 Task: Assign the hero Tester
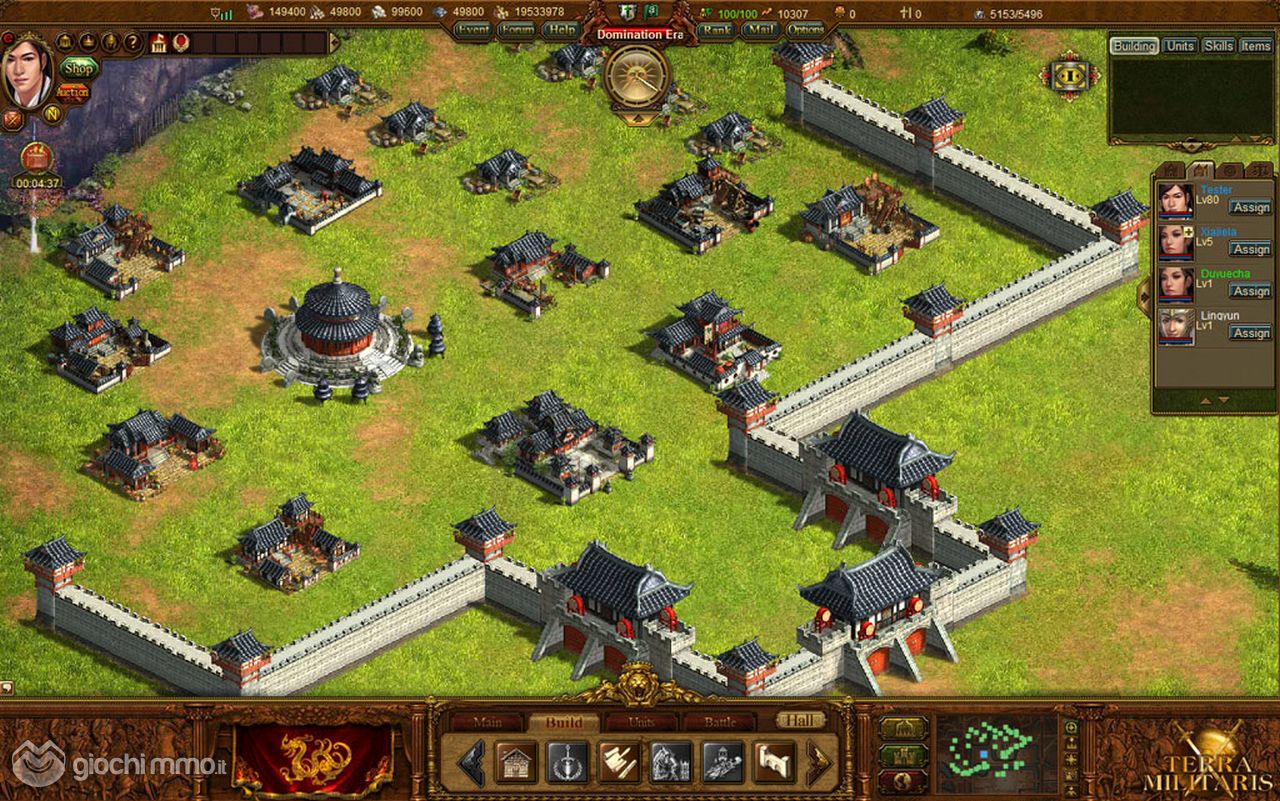[x=1250, y=207]
